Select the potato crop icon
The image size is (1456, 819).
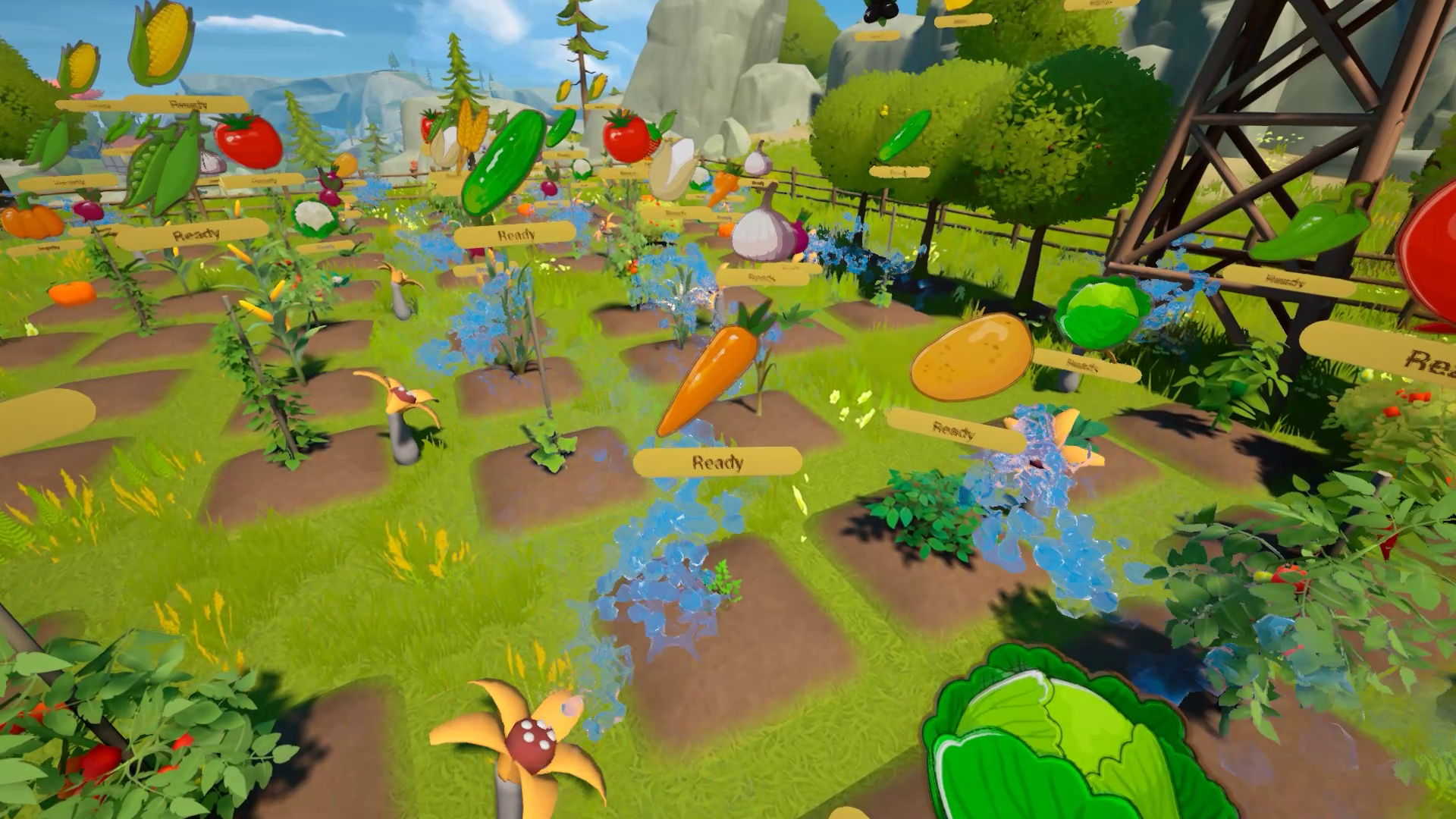(x=971, y=356)
